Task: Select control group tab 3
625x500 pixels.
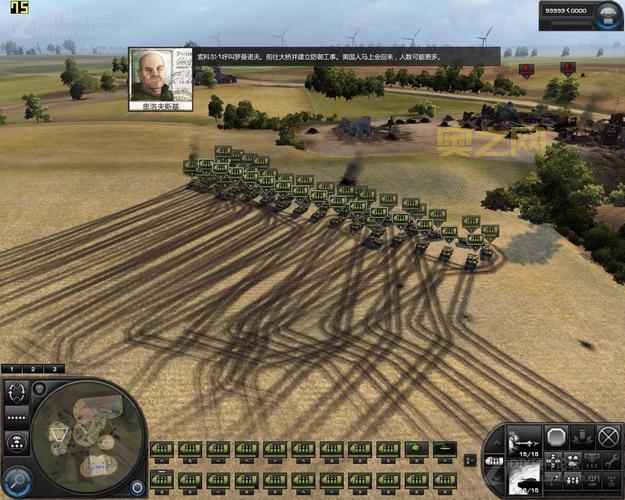Action: coord(52,369)
